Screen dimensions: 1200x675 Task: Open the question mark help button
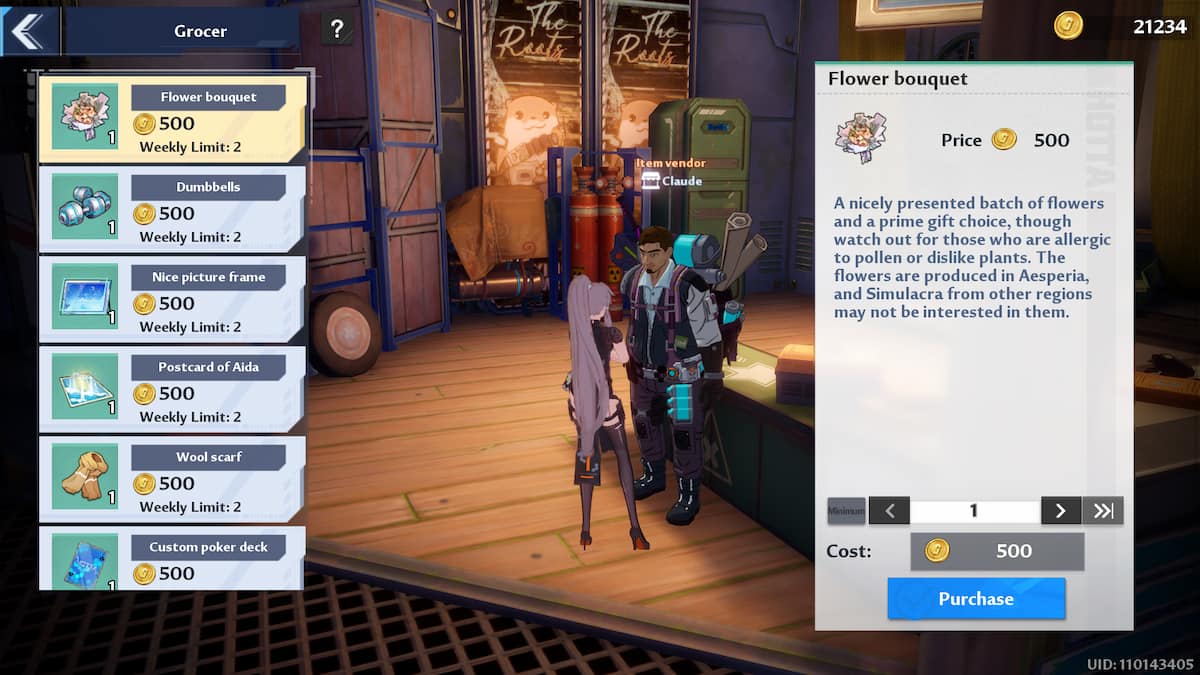[337, 30]
